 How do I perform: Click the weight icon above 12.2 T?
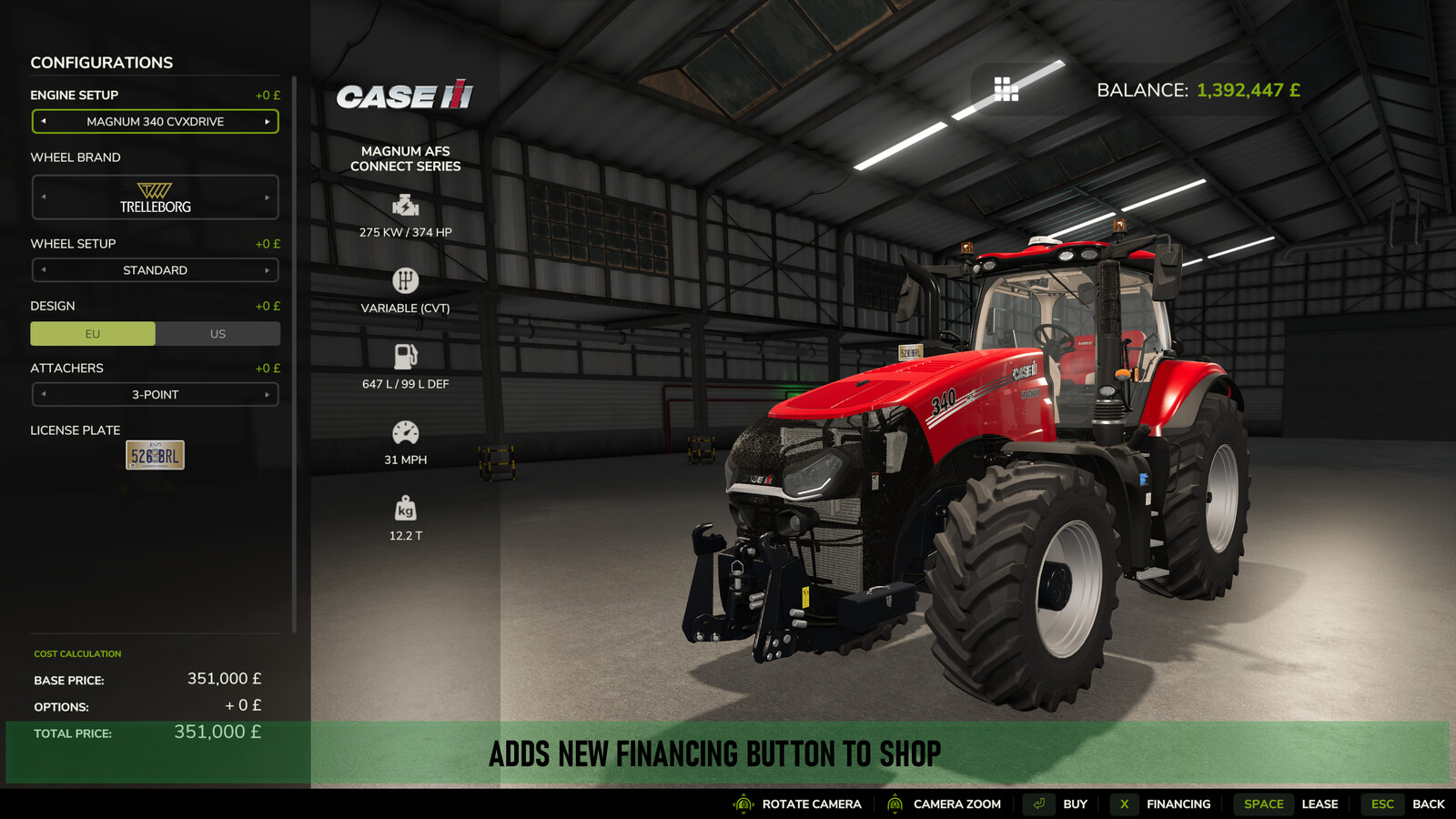point(404,506)
